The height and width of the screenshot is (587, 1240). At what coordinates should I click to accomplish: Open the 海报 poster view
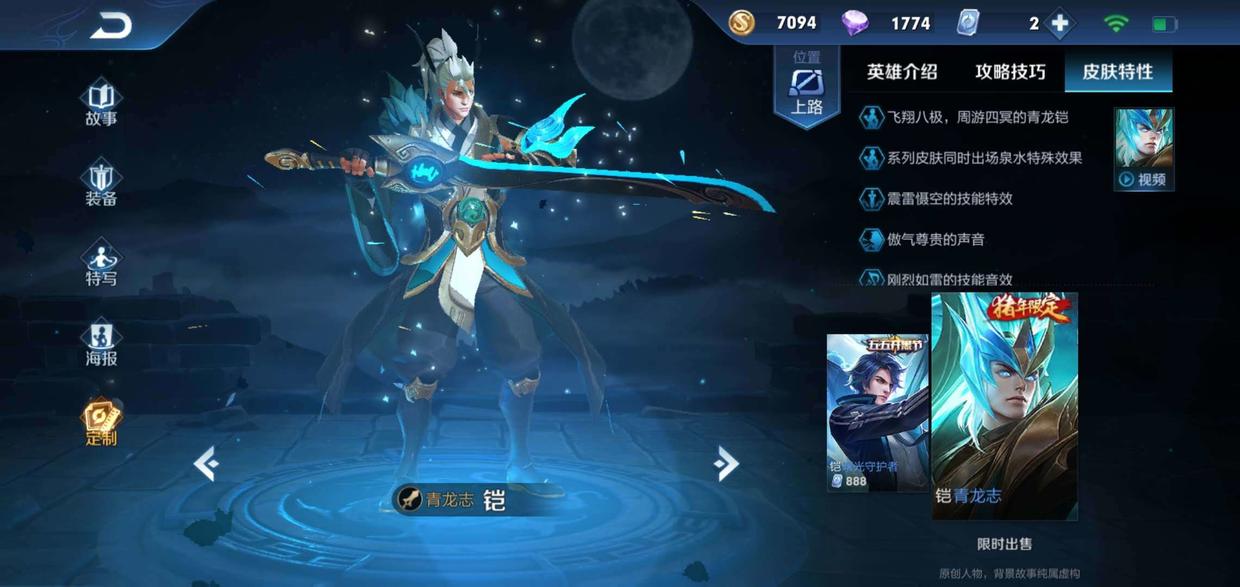point(101,344)
